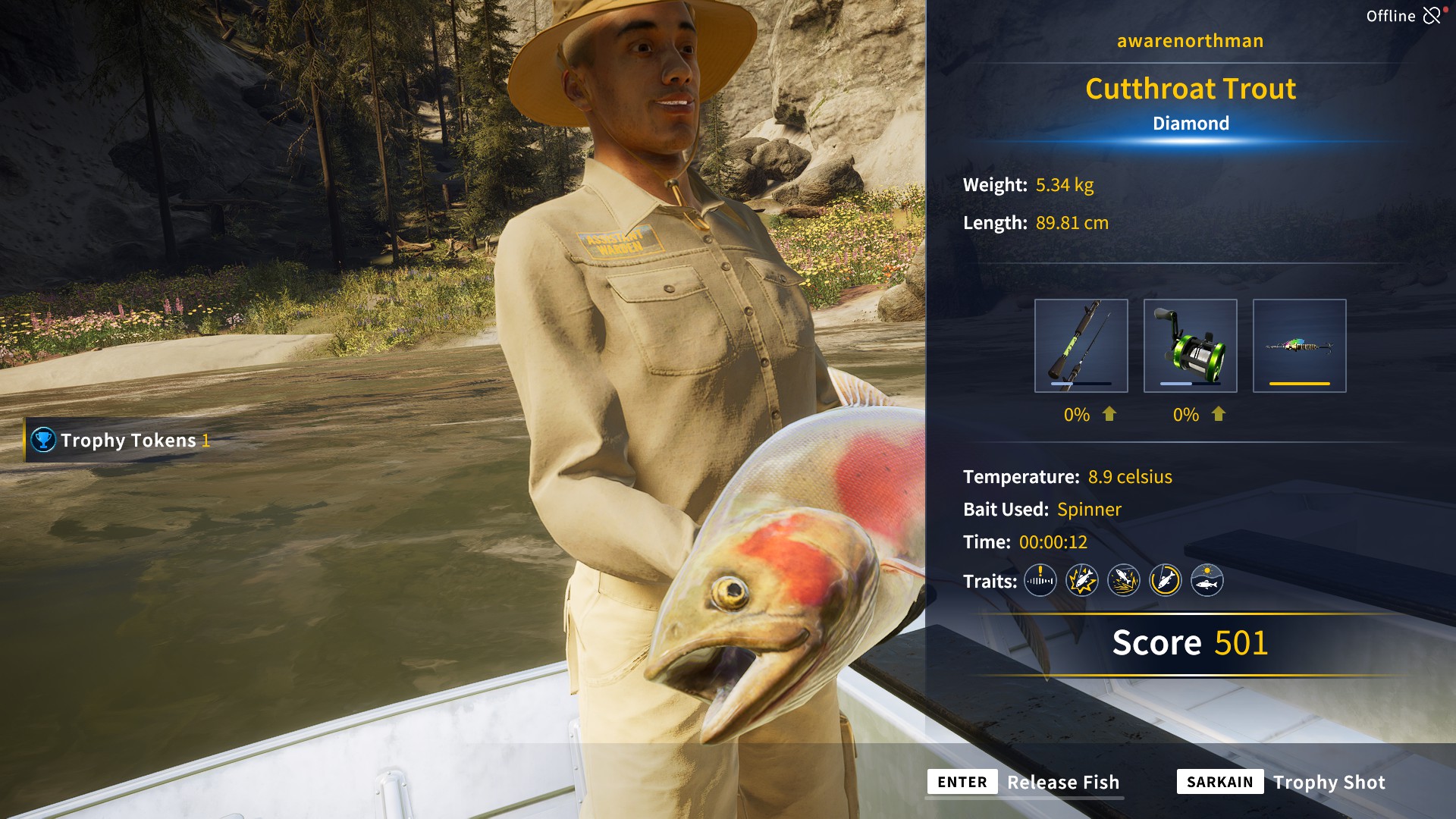Inspect the diving fish splash trait icon
Image resolution: width=1456 pixels, height=819 pixels.
(1123, 581)
